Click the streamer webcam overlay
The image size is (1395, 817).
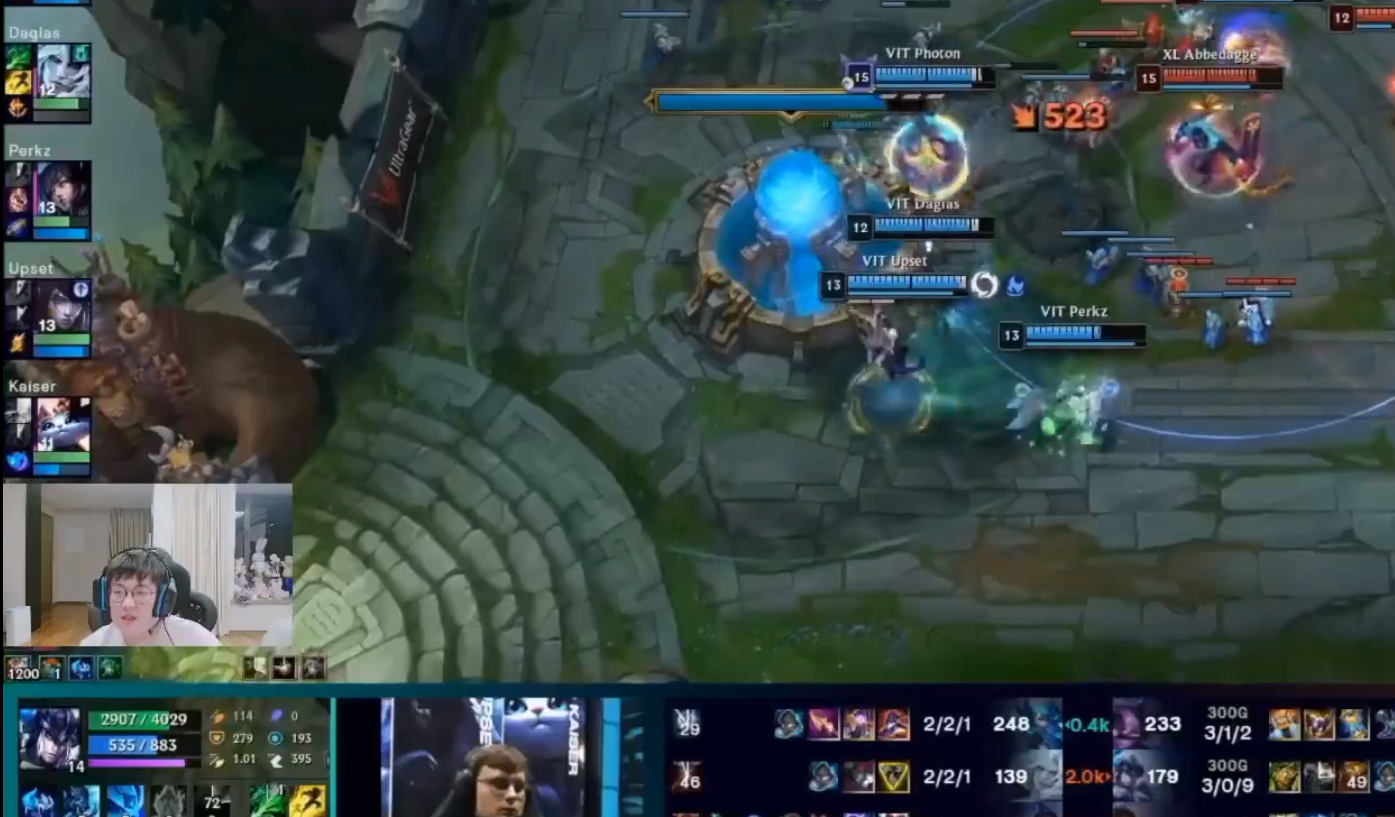(148, 565)
